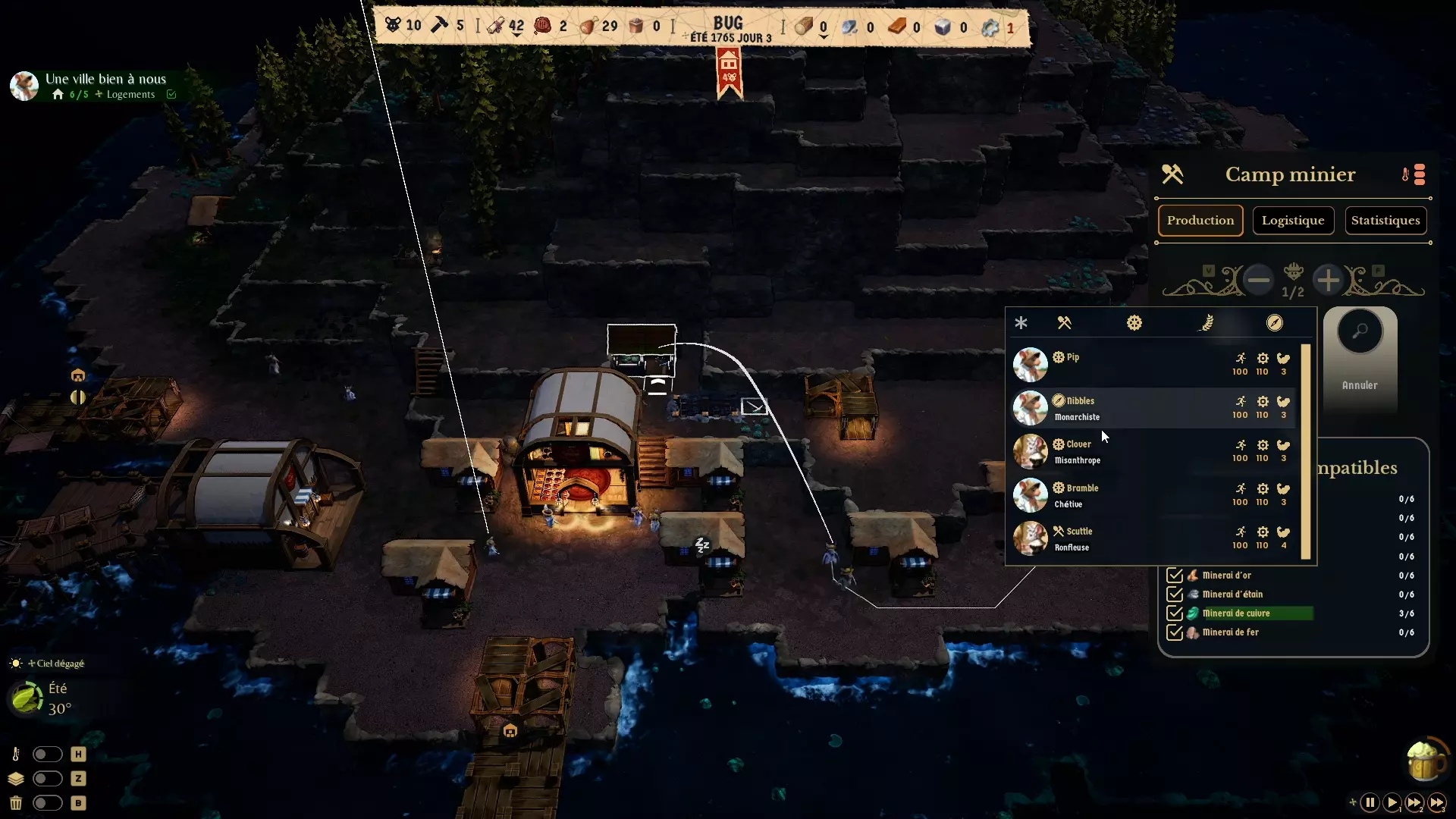Select the asterisk show-all filter icon
This screenshot has width=1456, height=819.
coord(1021,322)
